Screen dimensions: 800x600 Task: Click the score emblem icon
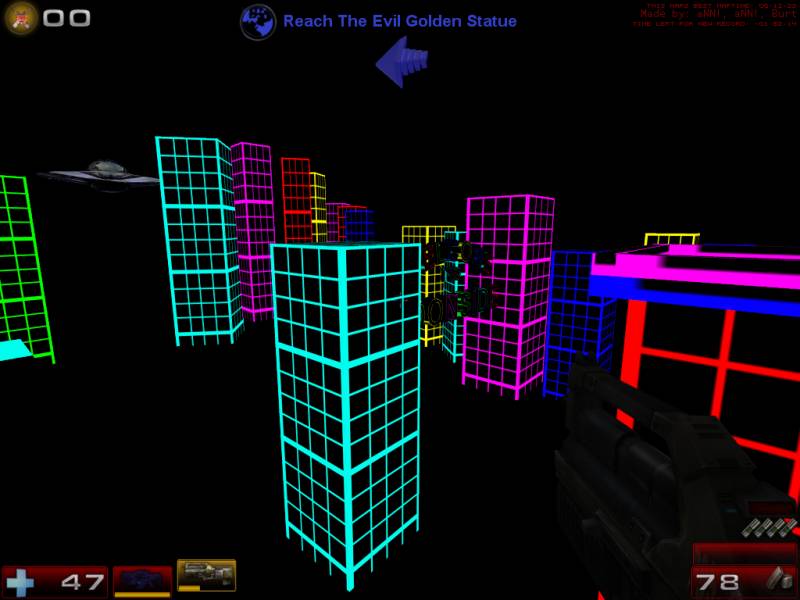tap(21, 17)
